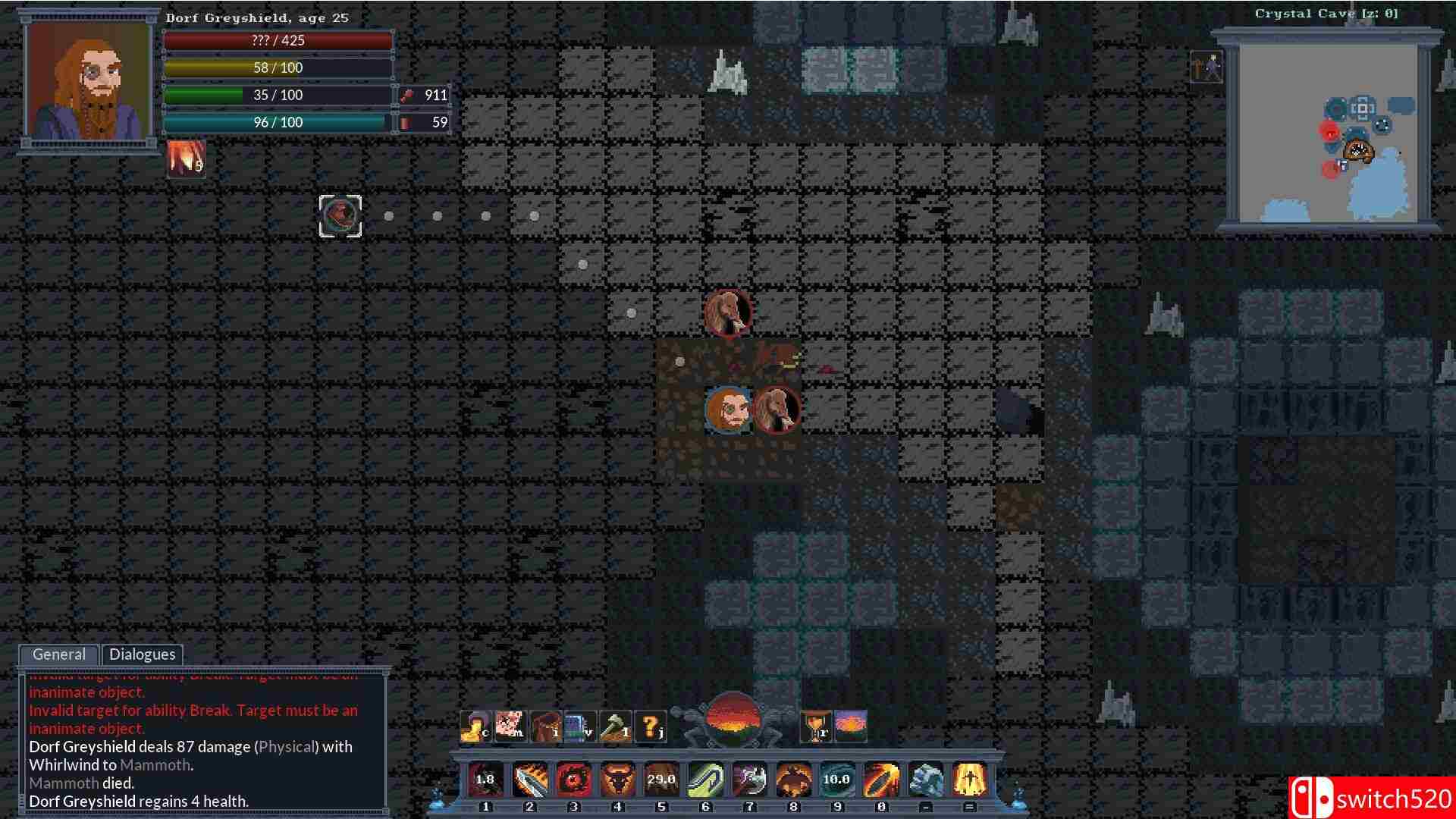Activate the holy light ability on the hotbar

point(969,780)
